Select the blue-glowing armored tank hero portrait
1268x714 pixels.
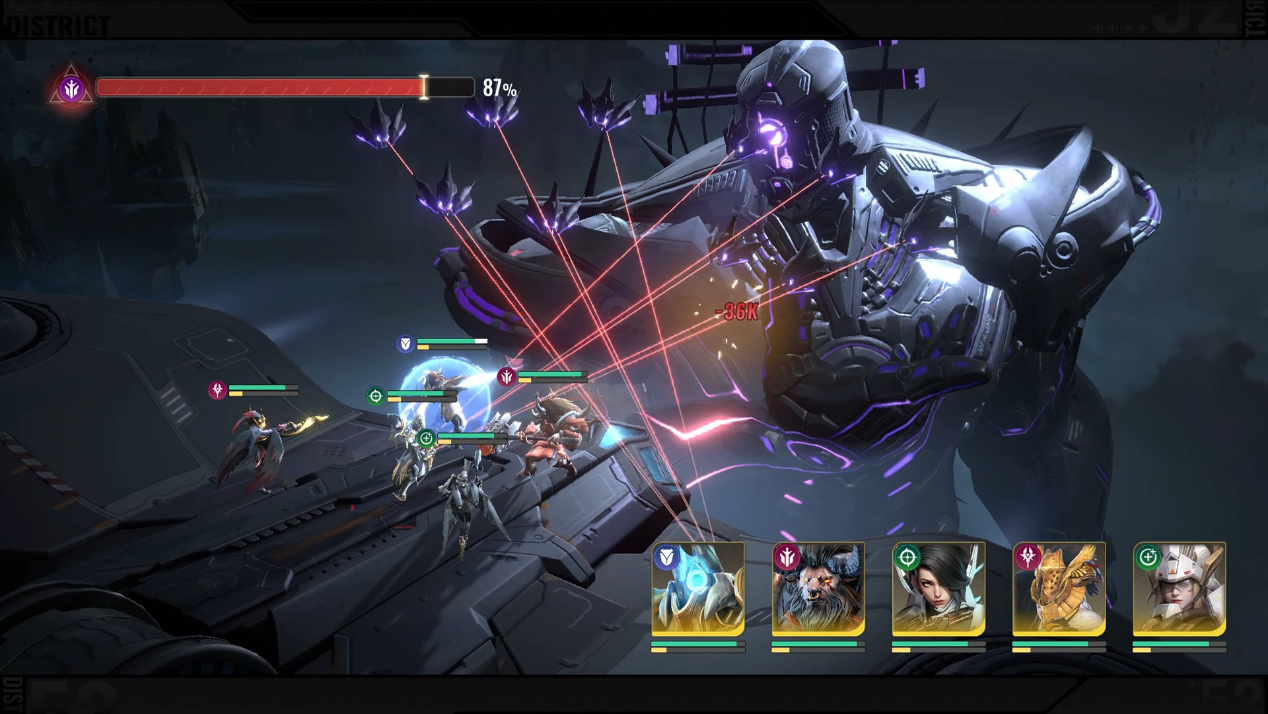(698, 589)
